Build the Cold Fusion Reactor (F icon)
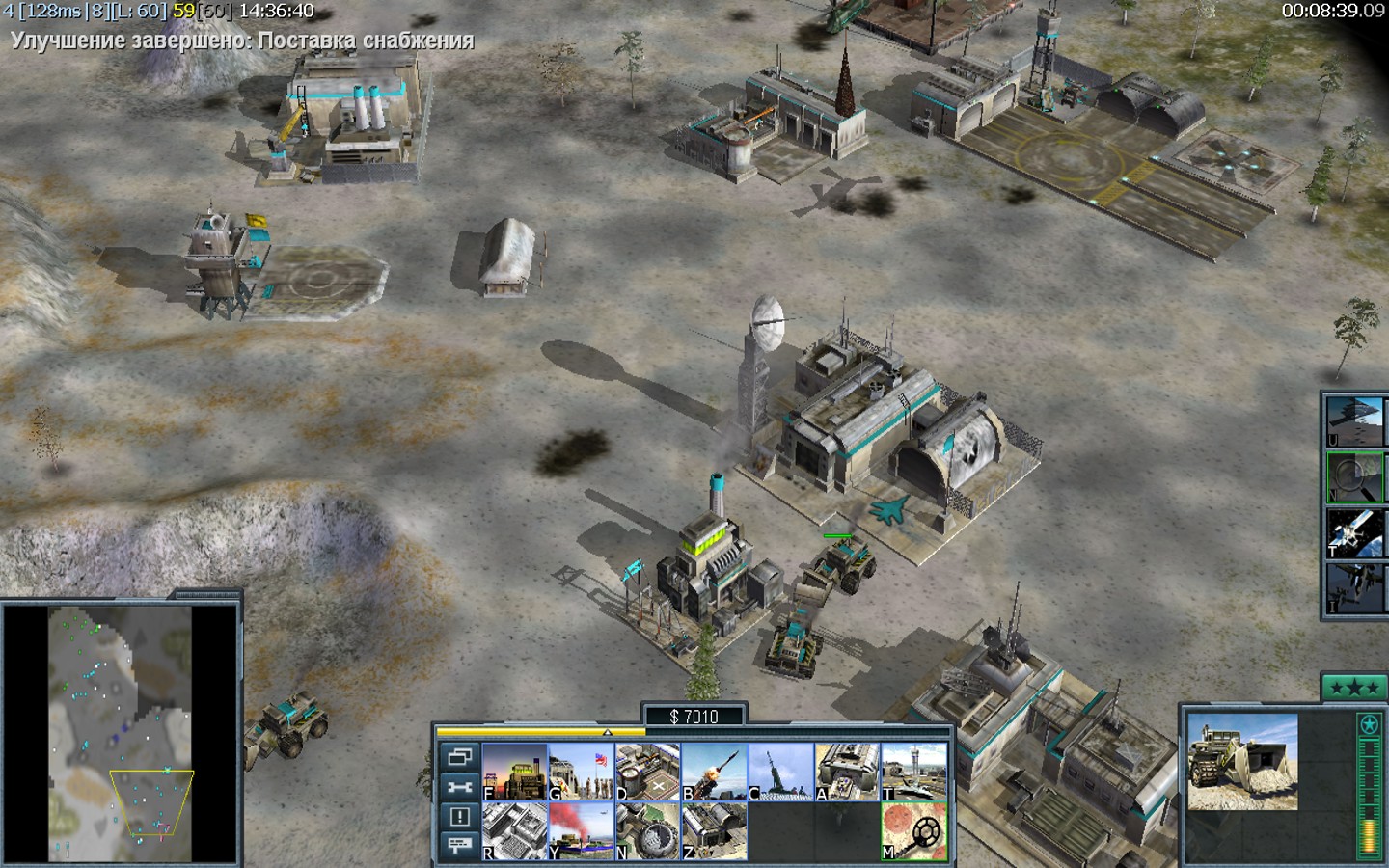Screen dimensions: 1389x868 point(514,772)
